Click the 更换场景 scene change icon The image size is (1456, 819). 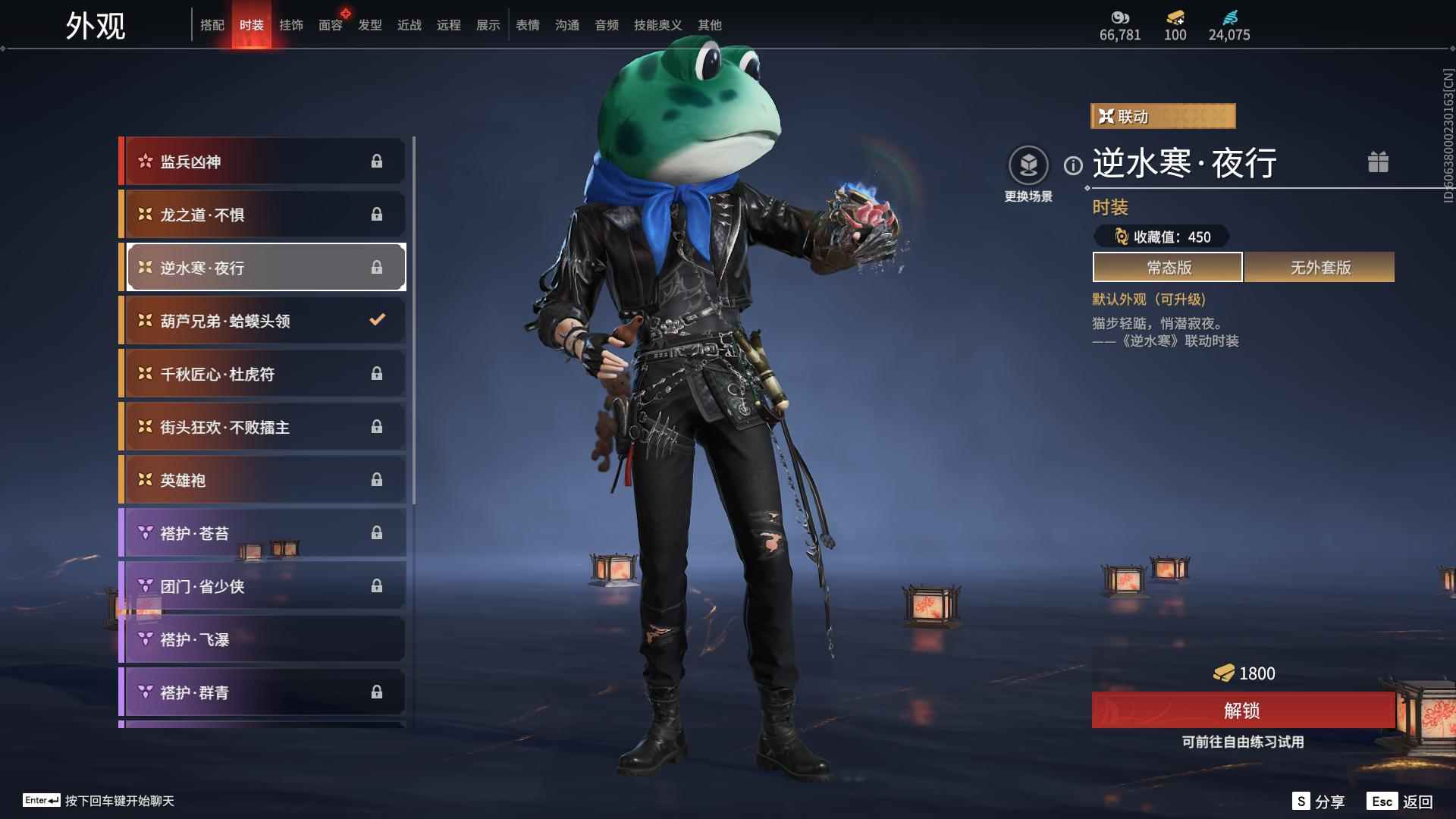click(1028, 165)
